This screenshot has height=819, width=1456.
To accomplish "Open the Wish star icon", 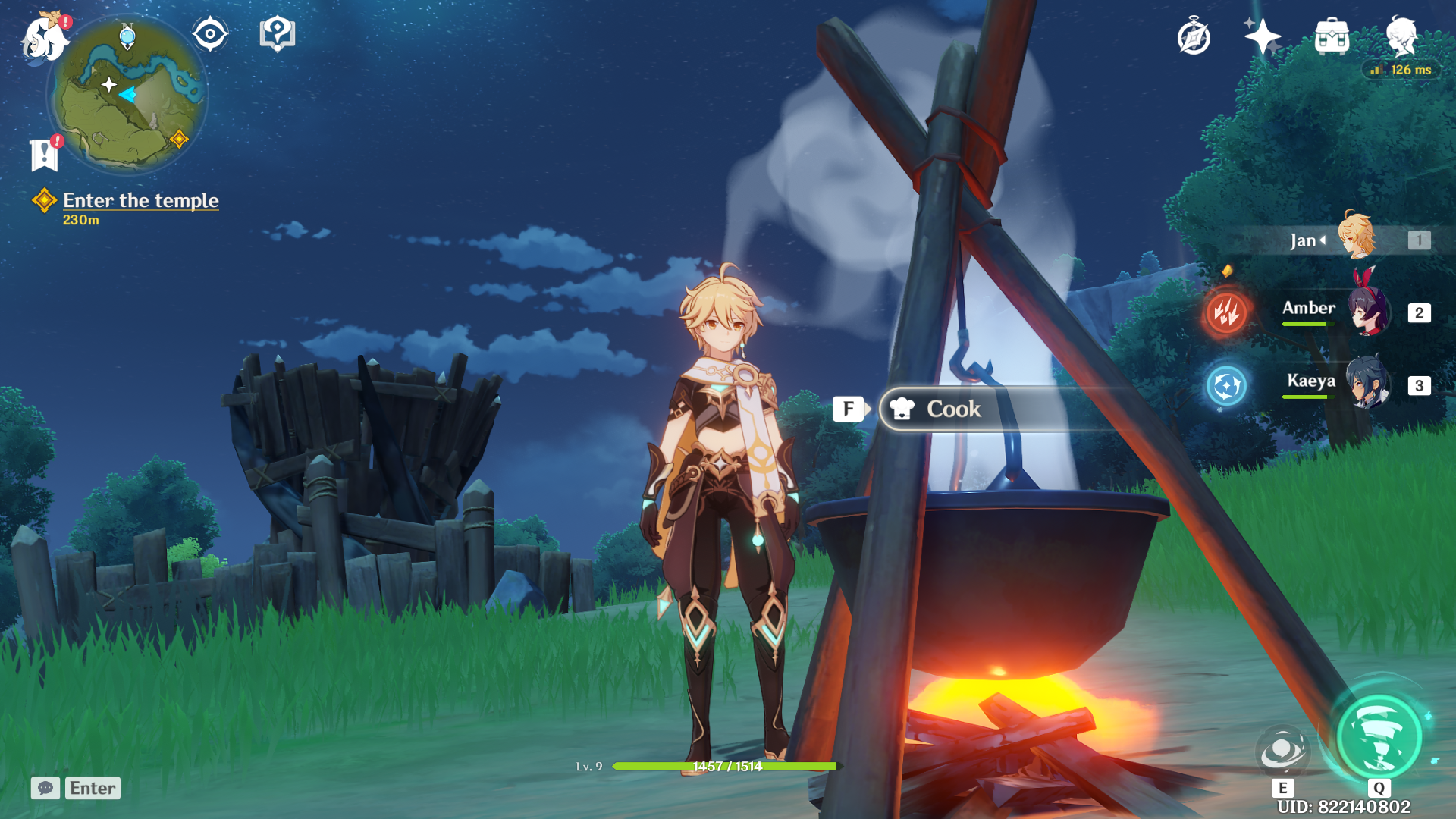I will click(1262, 36).
